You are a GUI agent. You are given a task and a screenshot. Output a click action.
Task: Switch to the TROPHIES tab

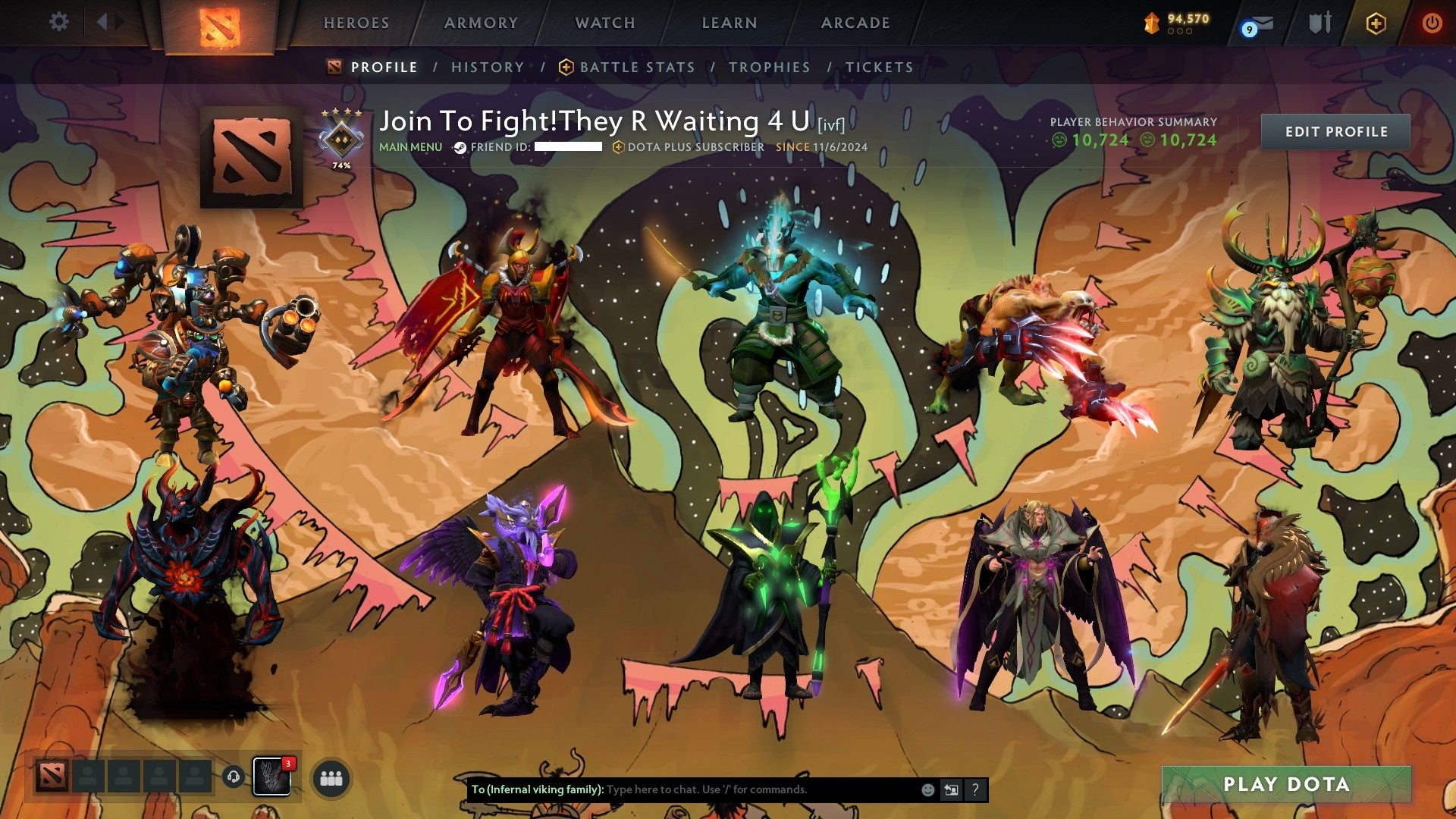click(770, 67)
